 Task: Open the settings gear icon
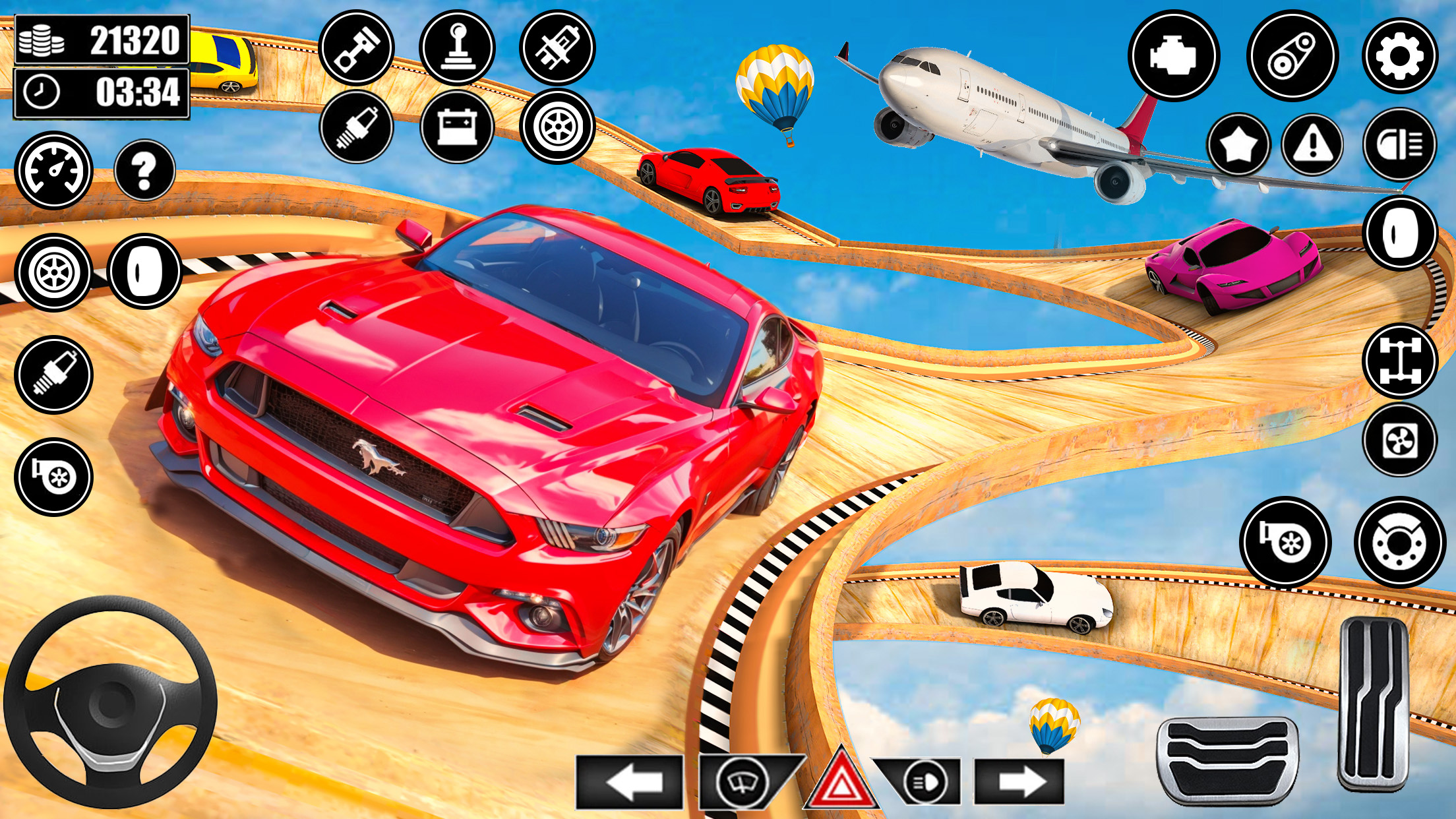1399,55
